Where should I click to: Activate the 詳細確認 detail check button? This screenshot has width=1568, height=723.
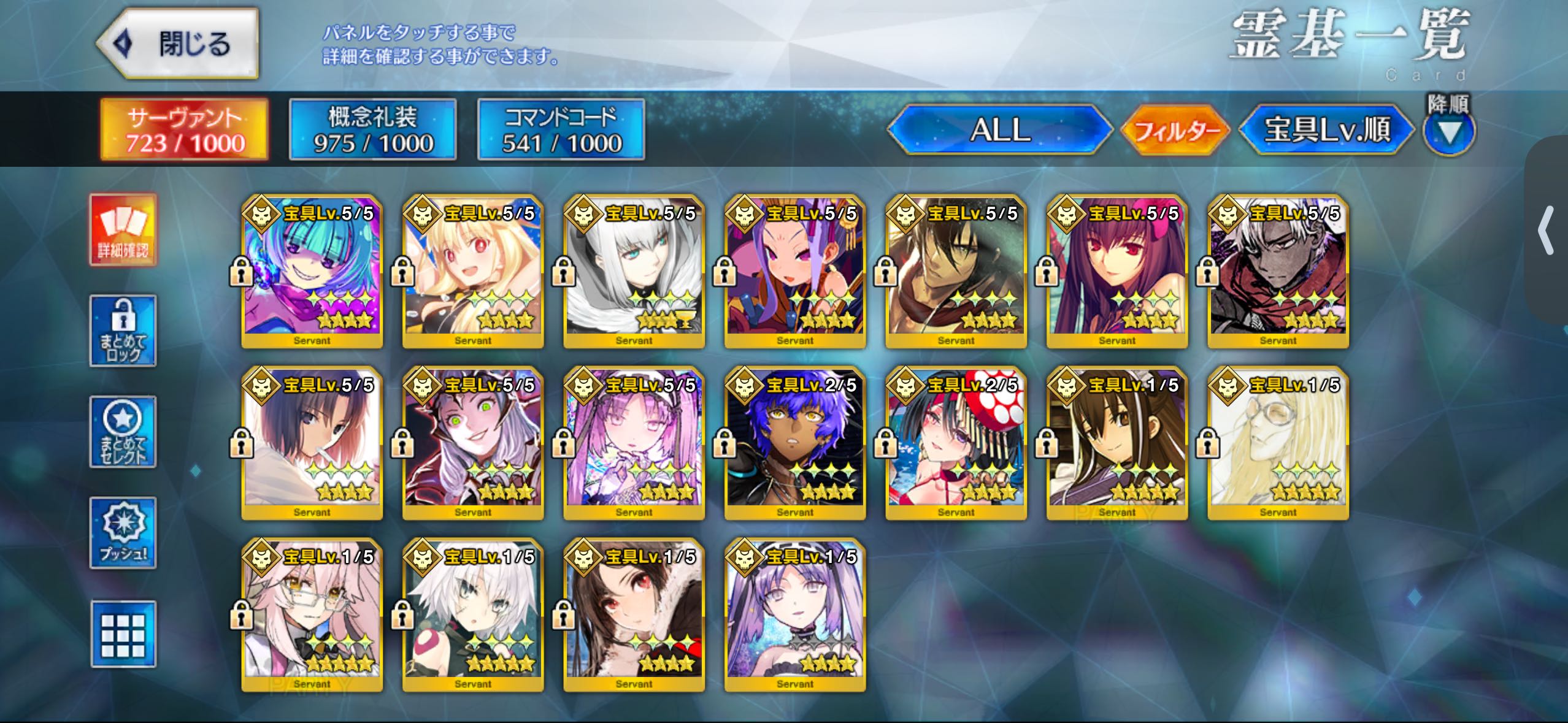coord(123,230)
